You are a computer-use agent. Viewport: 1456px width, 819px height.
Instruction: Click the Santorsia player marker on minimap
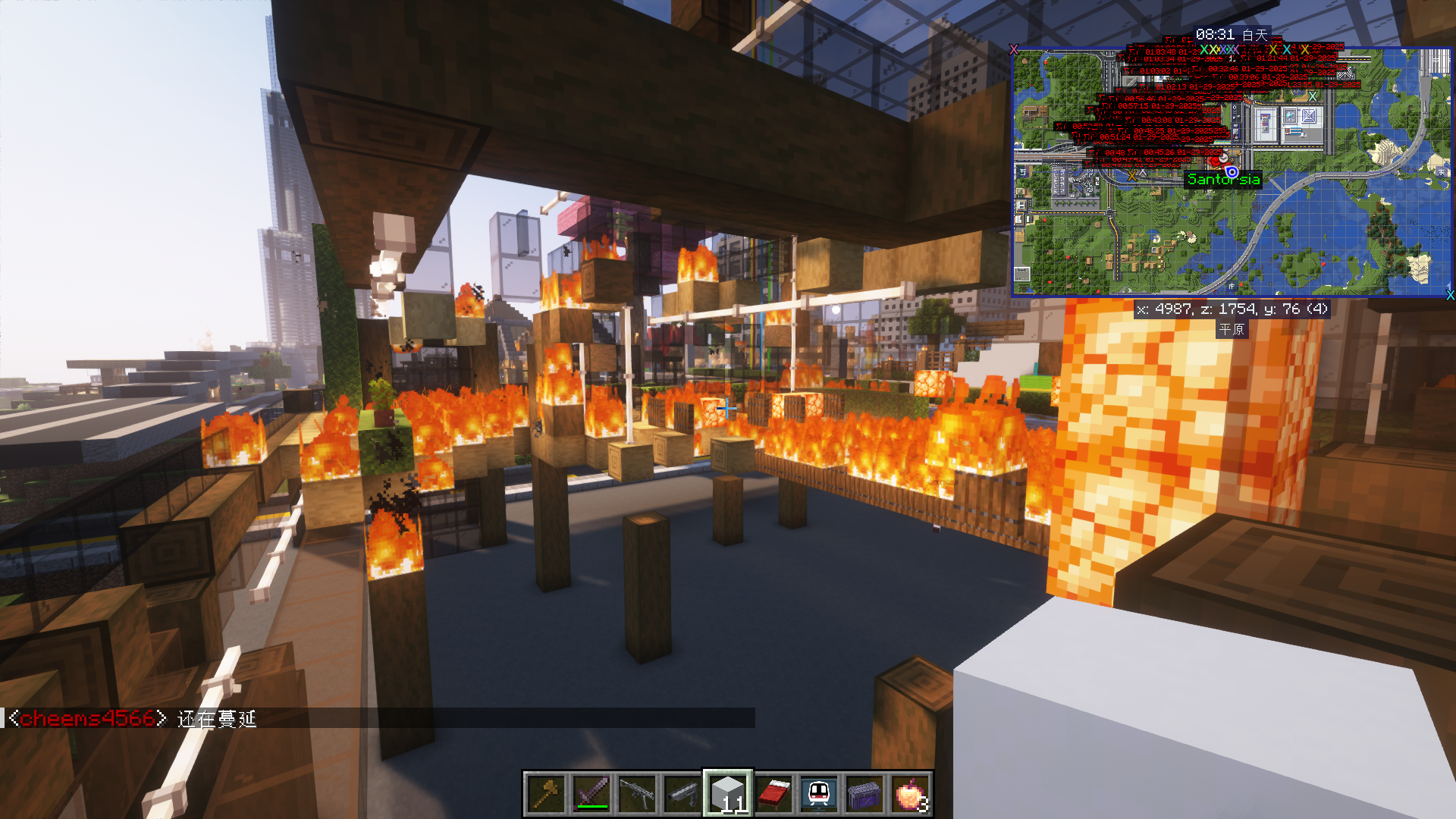pyautogui.click(x=1232, y=172)
